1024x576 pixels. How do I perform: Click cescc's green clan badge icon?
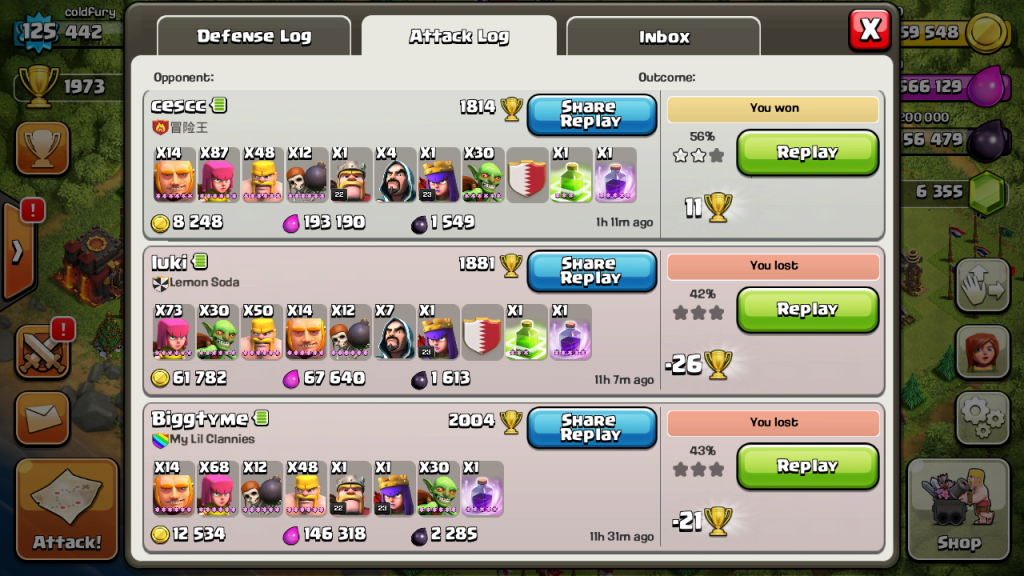pyautogui.click(x=220, y=105)
